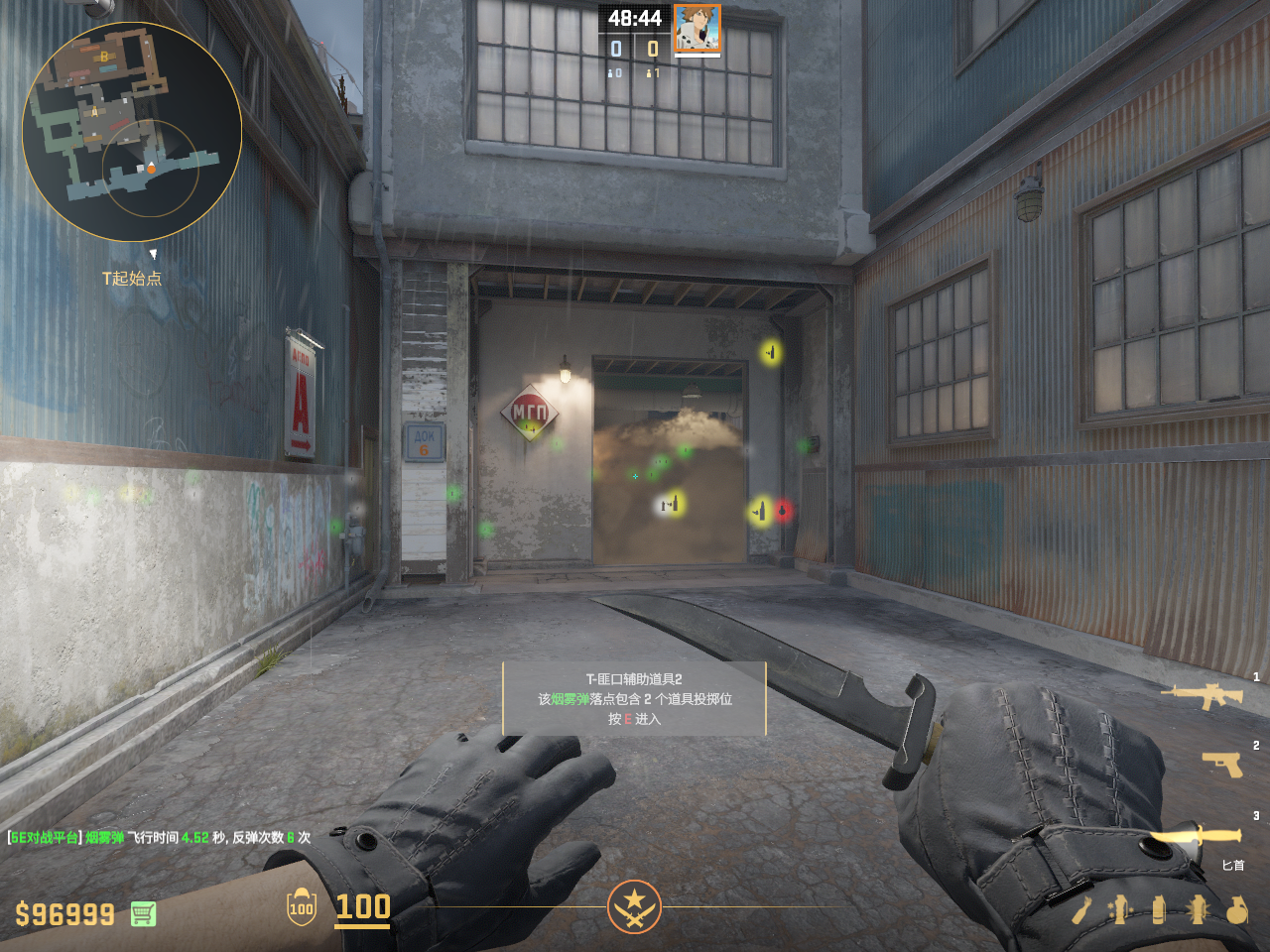The image size is (1270, 952).
Task: Select the molotov grenade icon
Action: pos(1081,909)
